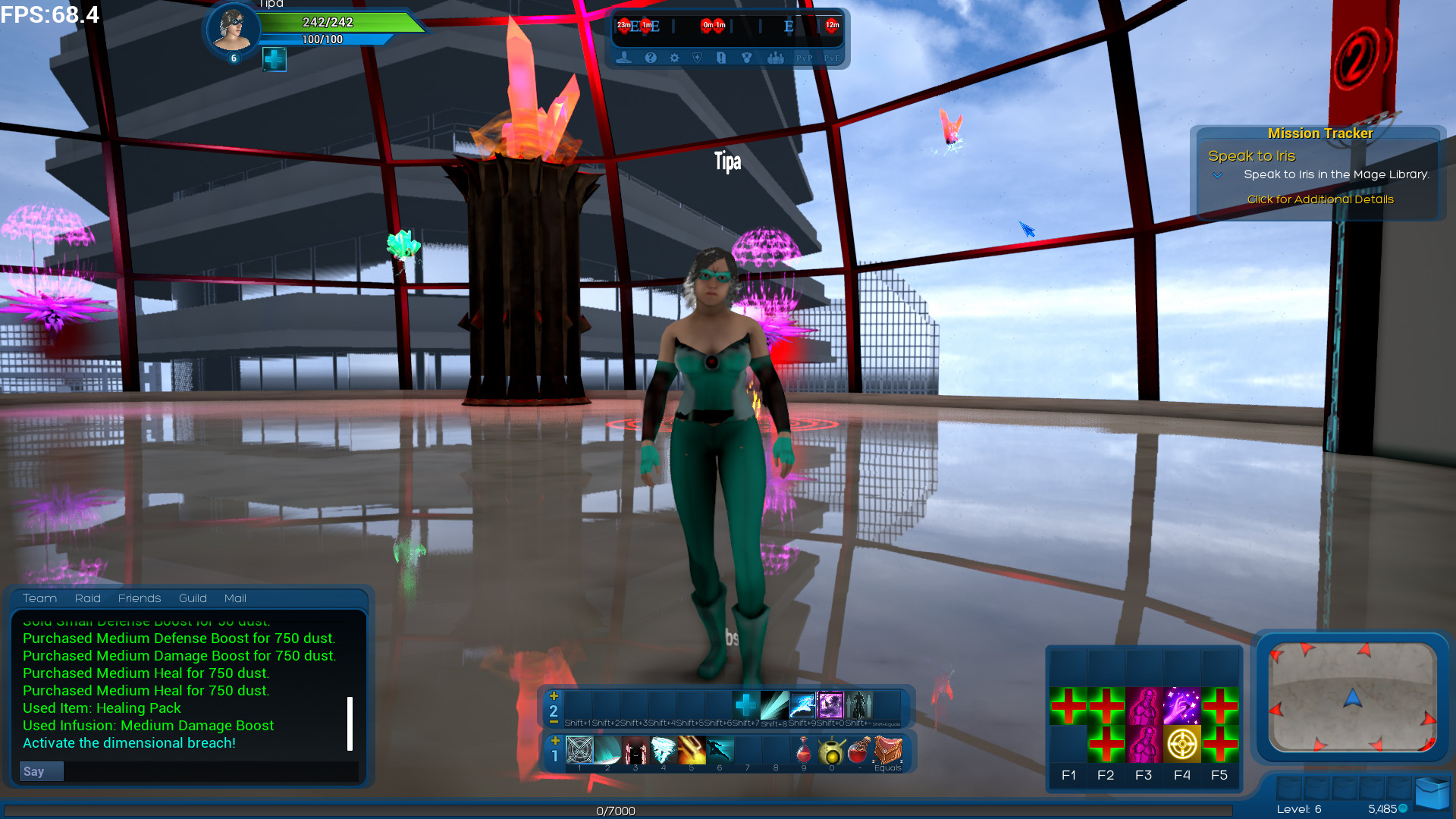Open the Friends chat tab
Image resolution: width=1456 pixels, height=819 pixels.
pyautogui.click(x=140, y=598)
